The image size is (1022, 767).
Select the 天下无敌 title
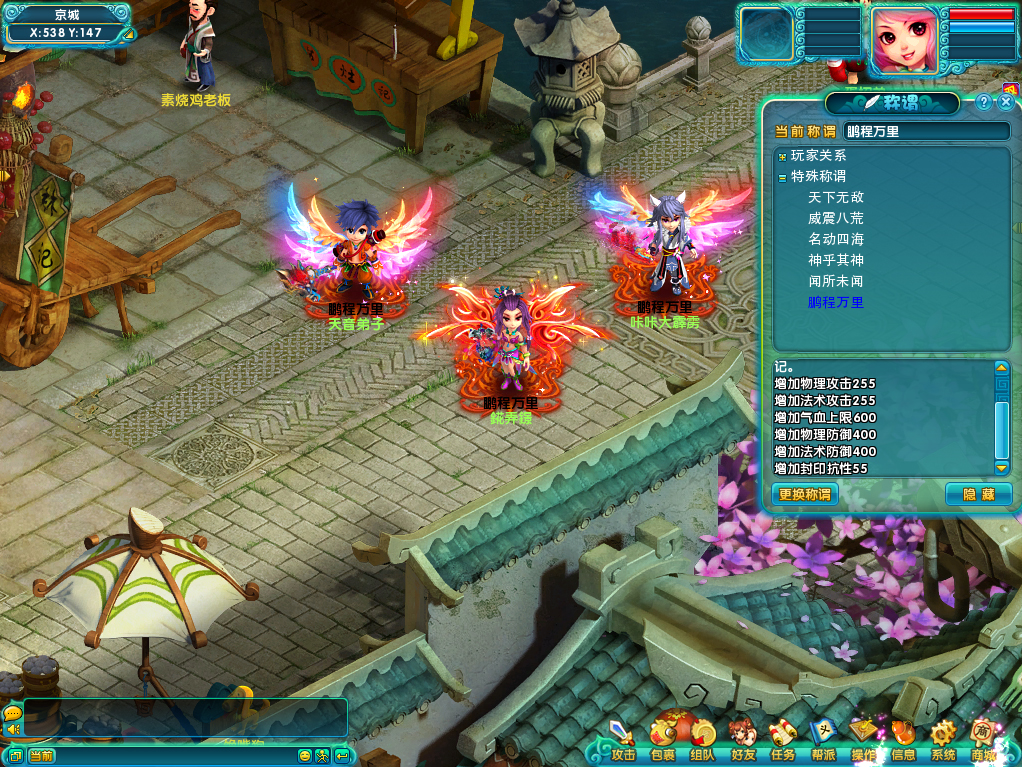click(835, 198)
